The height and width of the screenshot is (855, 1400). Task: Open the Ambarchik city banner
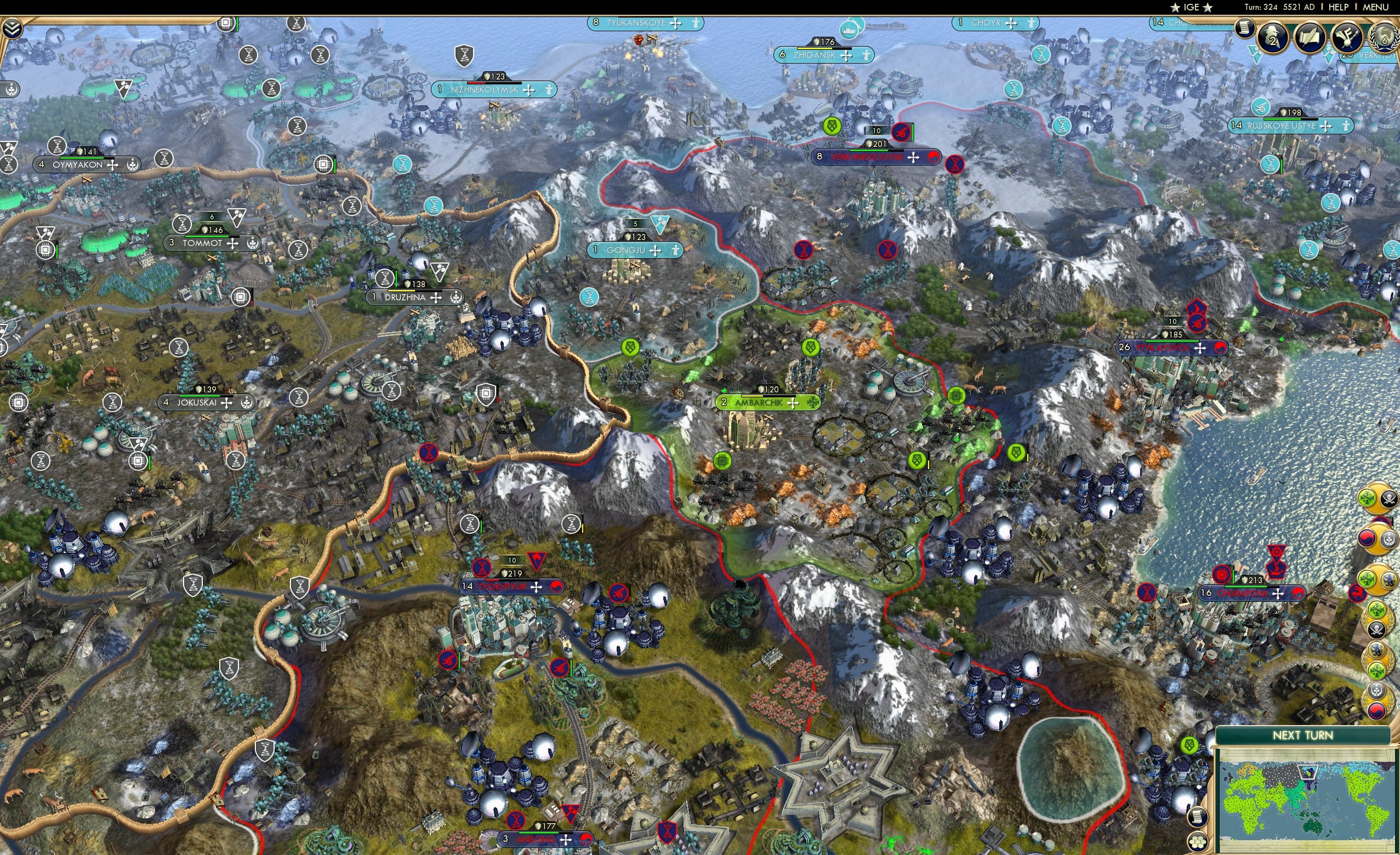point(765,402)
